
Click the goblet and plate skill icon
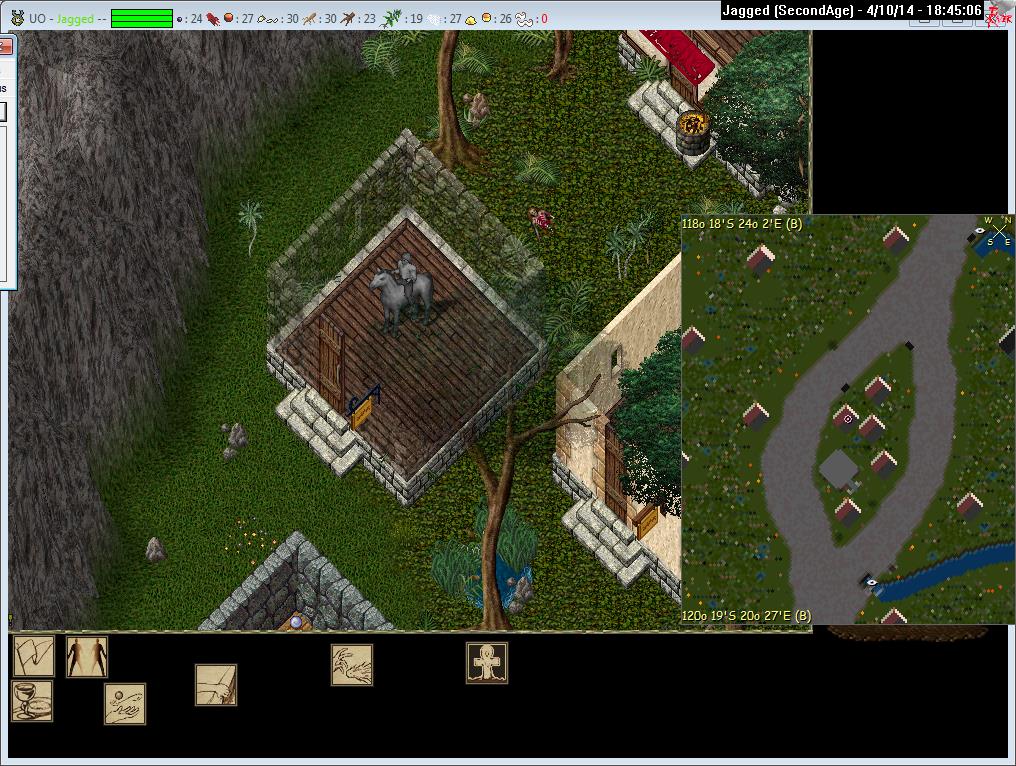(x=33, y=701)
